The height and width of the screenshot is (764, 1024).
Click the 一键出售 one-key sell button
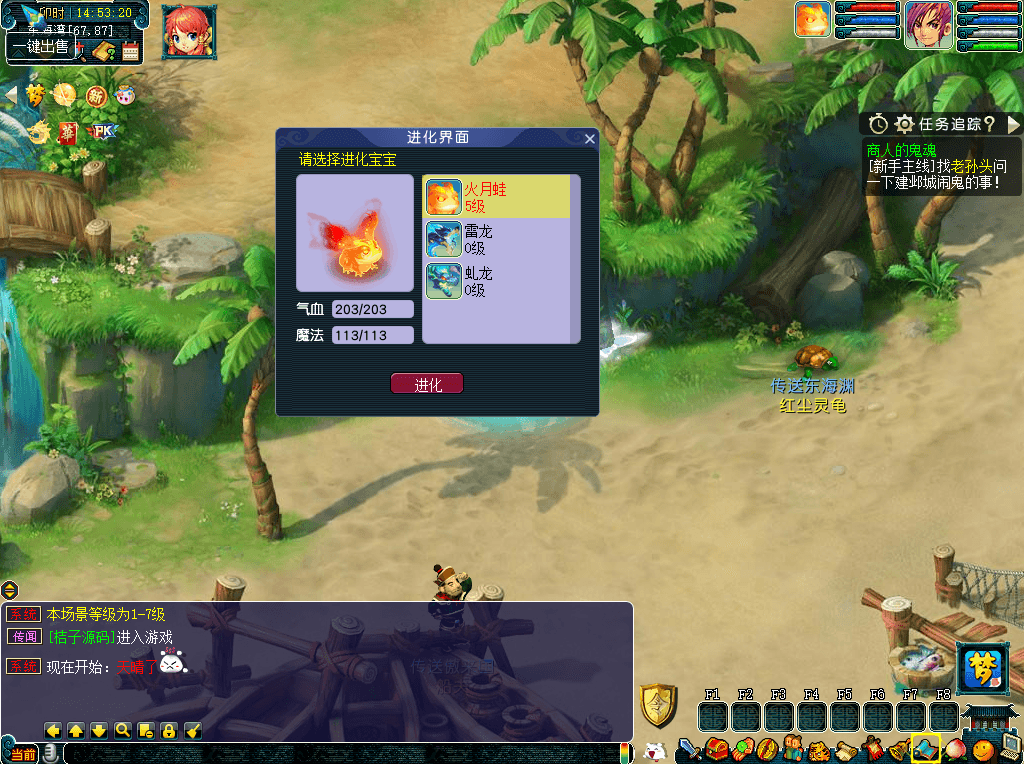click(41, 46)
